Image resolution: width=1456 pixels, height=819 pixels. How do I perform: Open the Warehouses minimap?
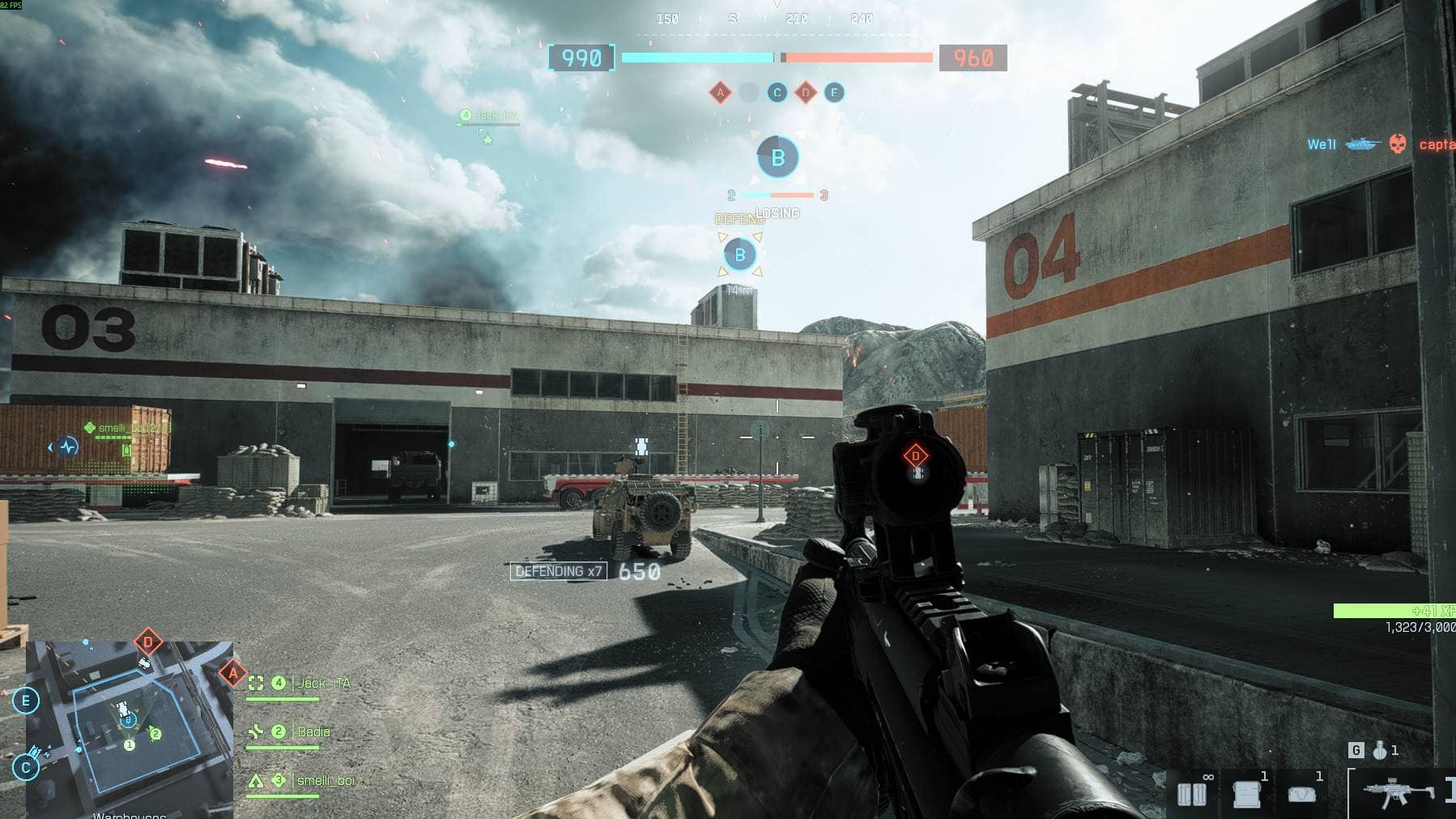130,729
